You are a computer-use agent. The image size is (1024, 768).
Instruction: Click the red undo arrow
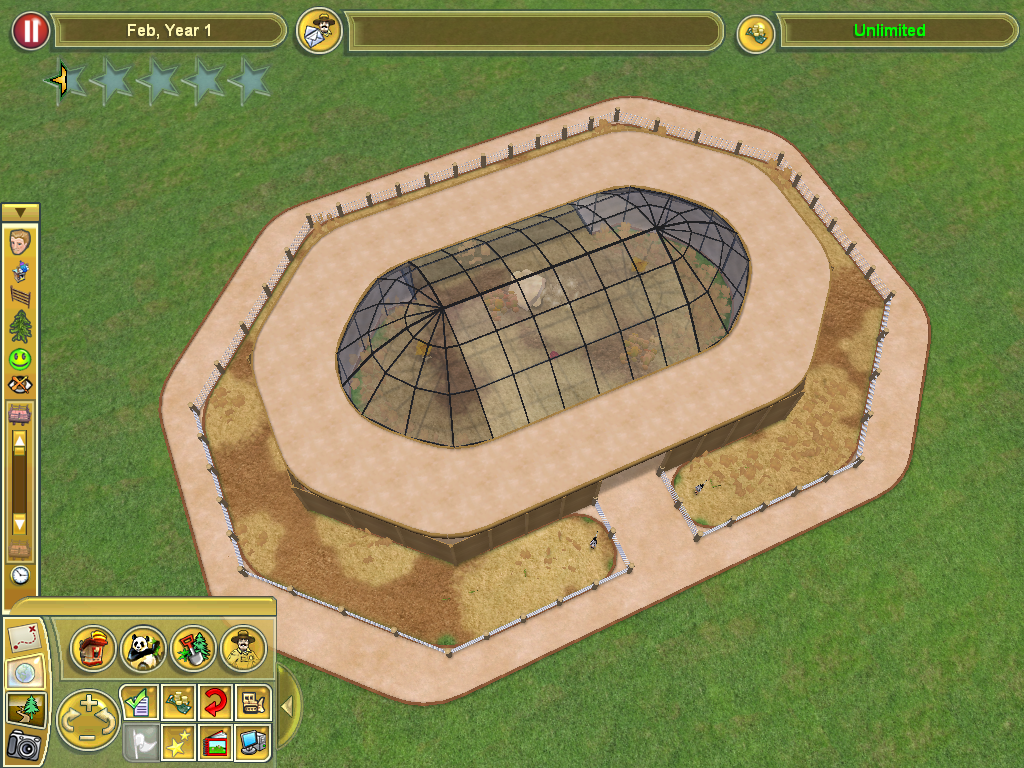(x=215, y=703)
